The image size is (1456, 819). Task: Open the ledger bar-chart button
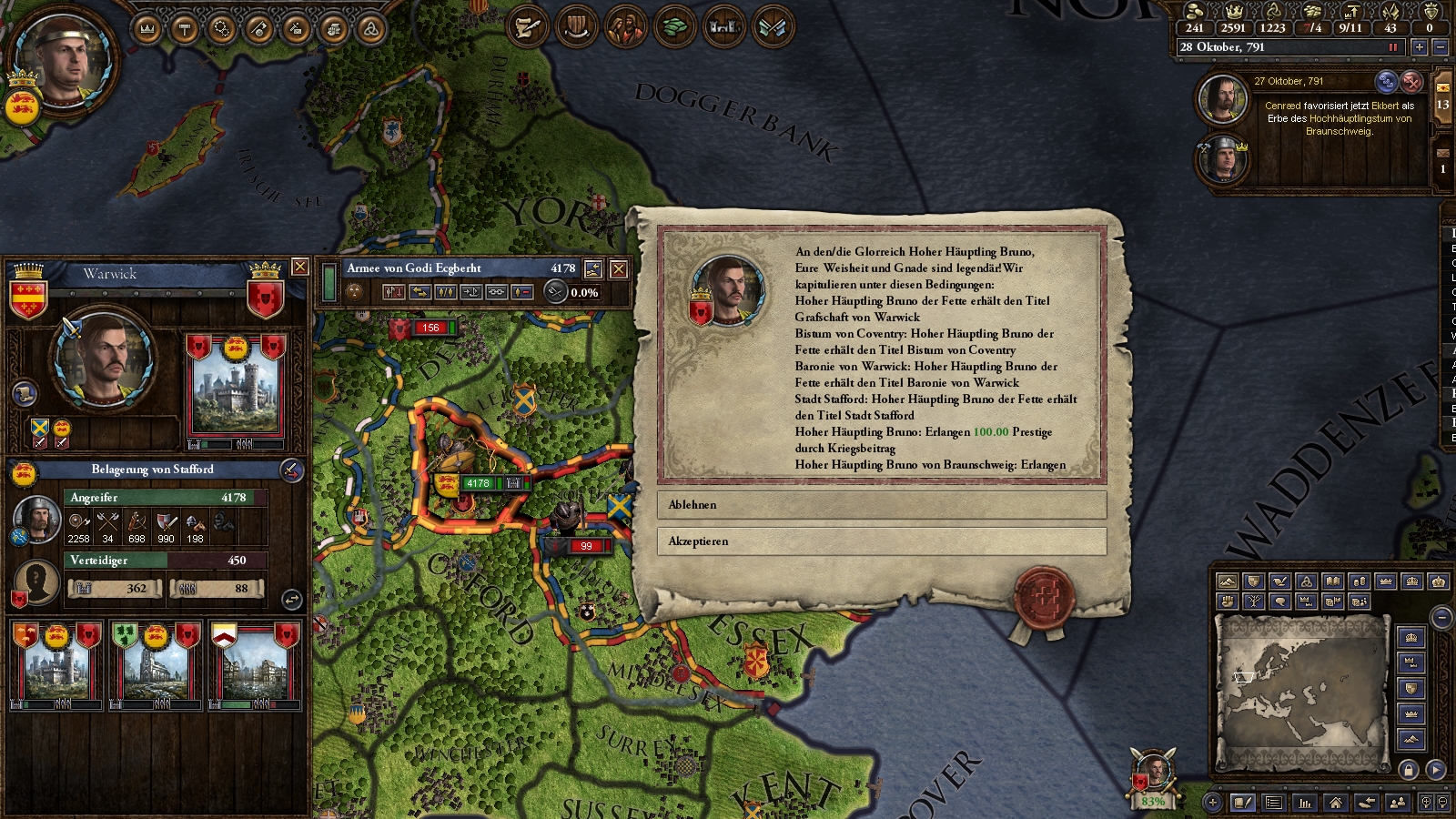click(x=1305, y=803)
